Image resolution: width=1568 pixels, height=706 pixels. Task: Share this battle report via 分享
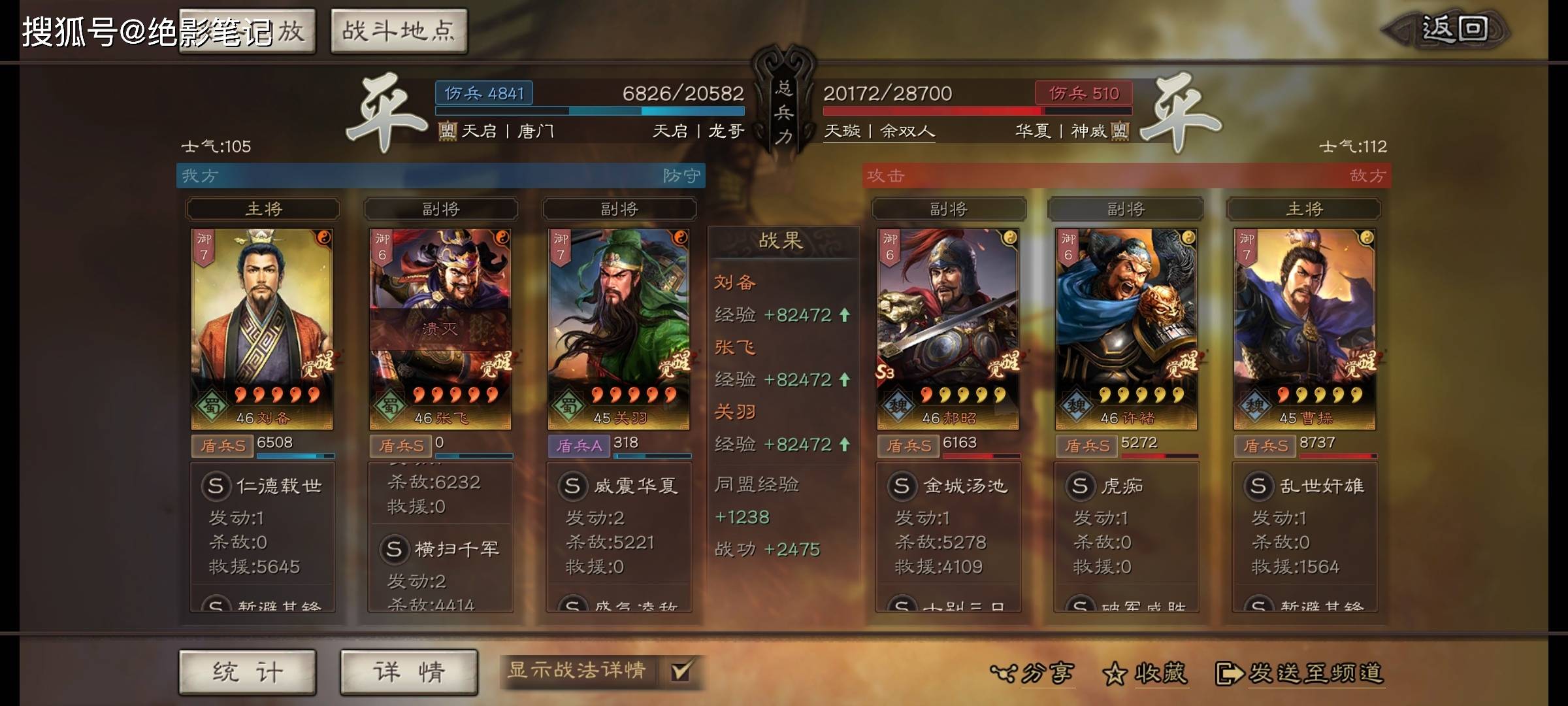click(1032, 673)
